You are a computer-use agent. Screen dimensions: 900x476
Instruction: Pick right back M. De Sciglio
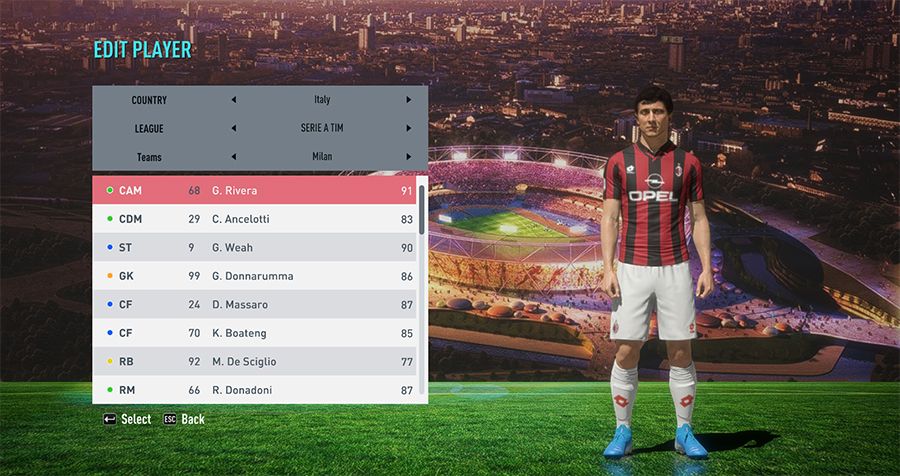click(254, 361)
